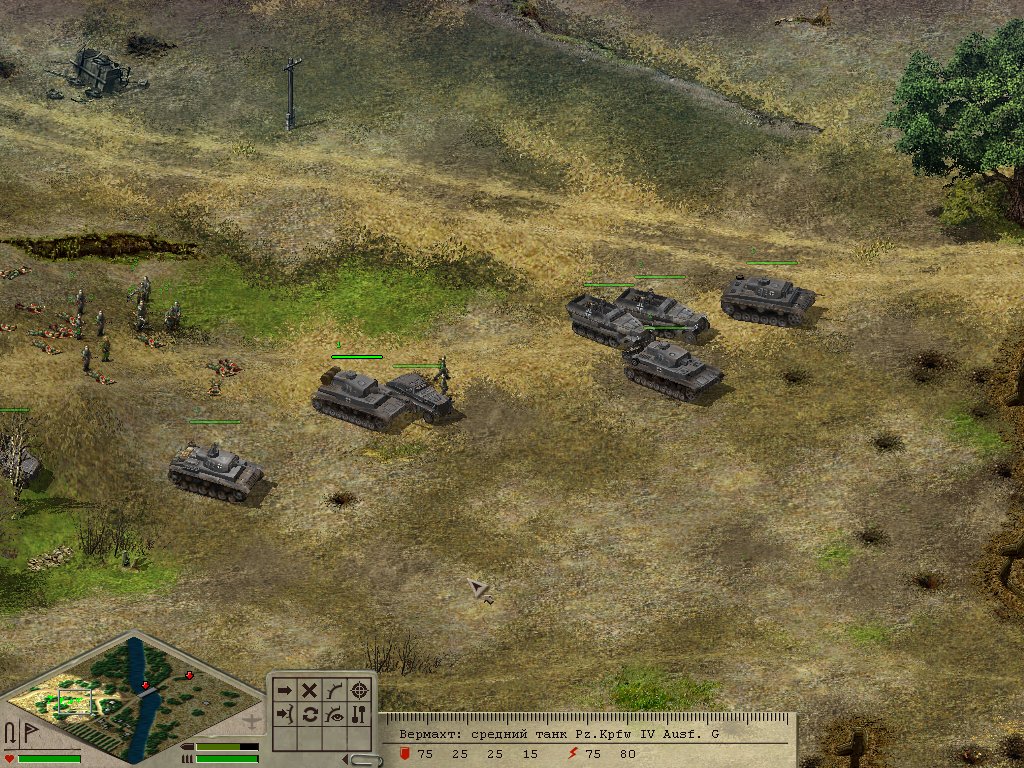Click the minimap terrain view
This screenshot has width=1024, height=768.
coord(130,695)
